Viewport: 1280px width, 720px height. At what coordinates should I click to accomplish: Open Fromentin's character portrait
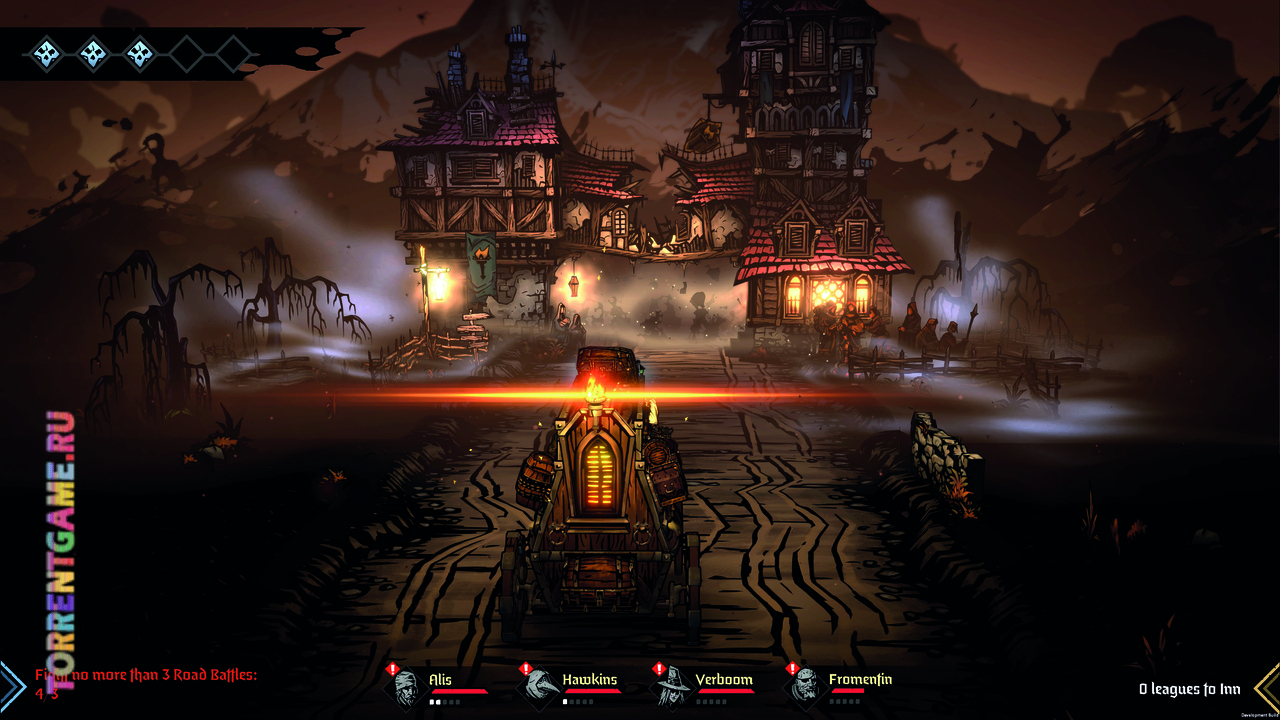pos(806,688)
